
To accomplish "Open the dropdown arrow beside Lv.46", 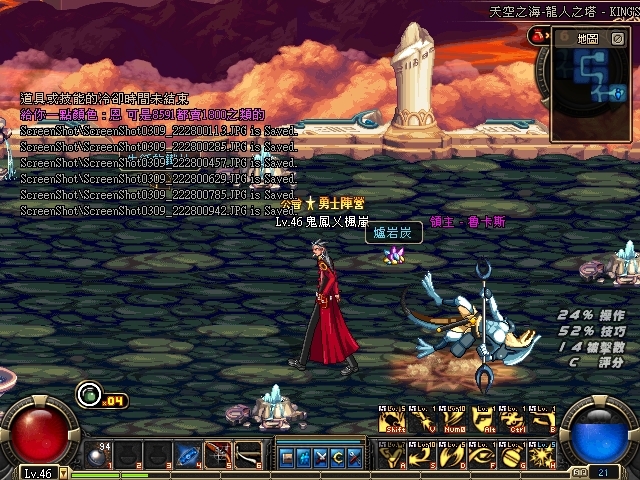I will click(x=64, y=472).
